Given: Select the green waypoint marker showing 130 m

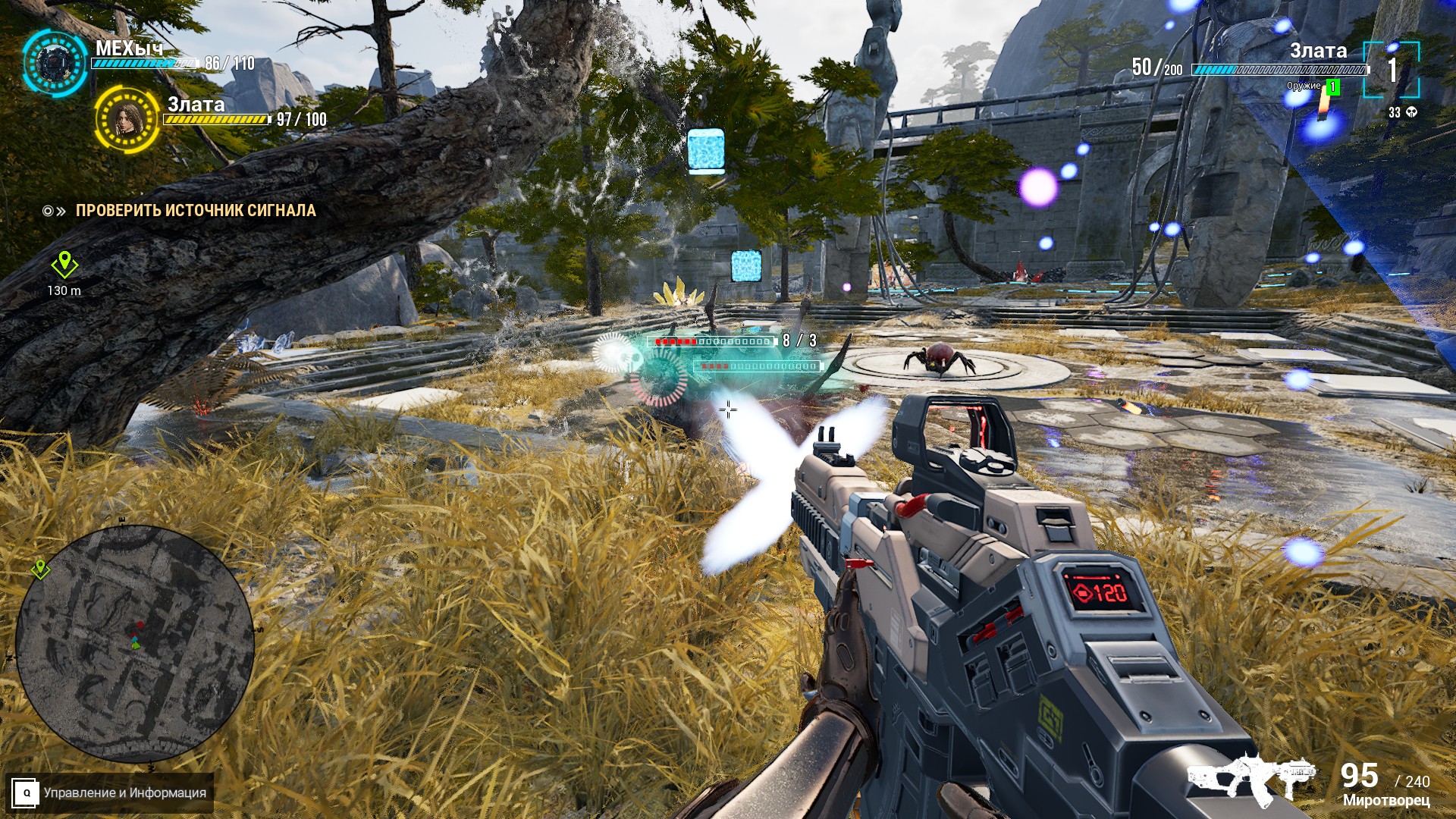Looking at the screenshot, I should 64,265.
